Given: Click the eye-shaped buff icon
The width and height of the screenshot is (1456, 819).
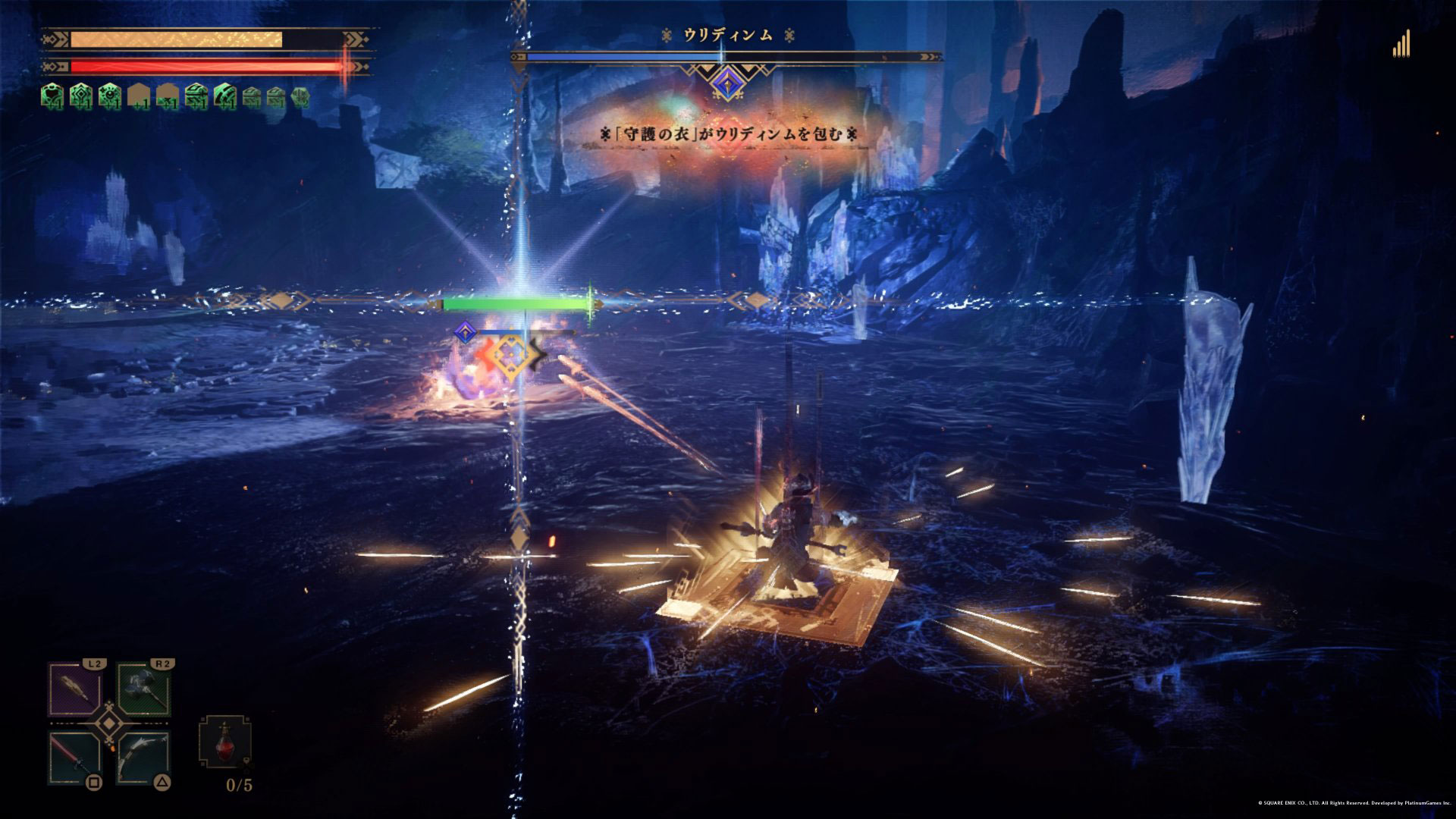Looking at the screenshot, I should (x=111, y=96).
